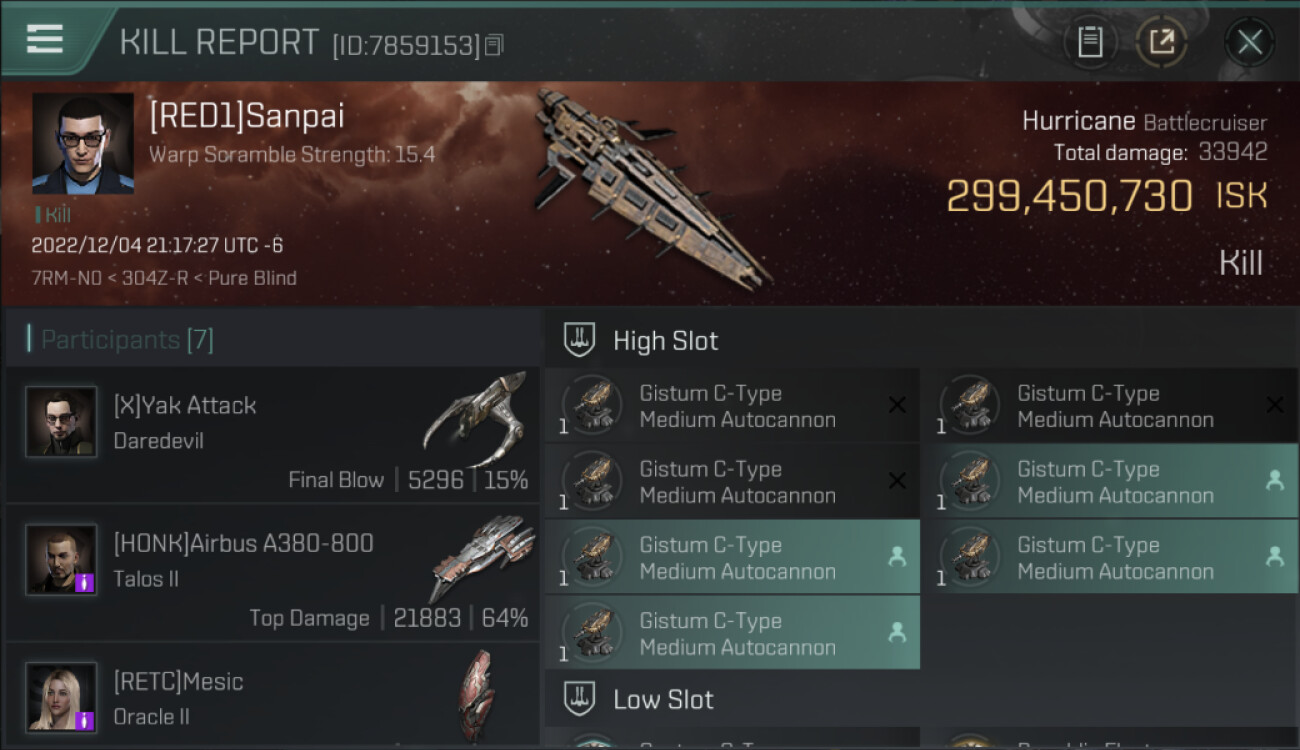This screenshot has height=750, width=1300.
Task: Open the hamburger menu
Action: point(45,40)
